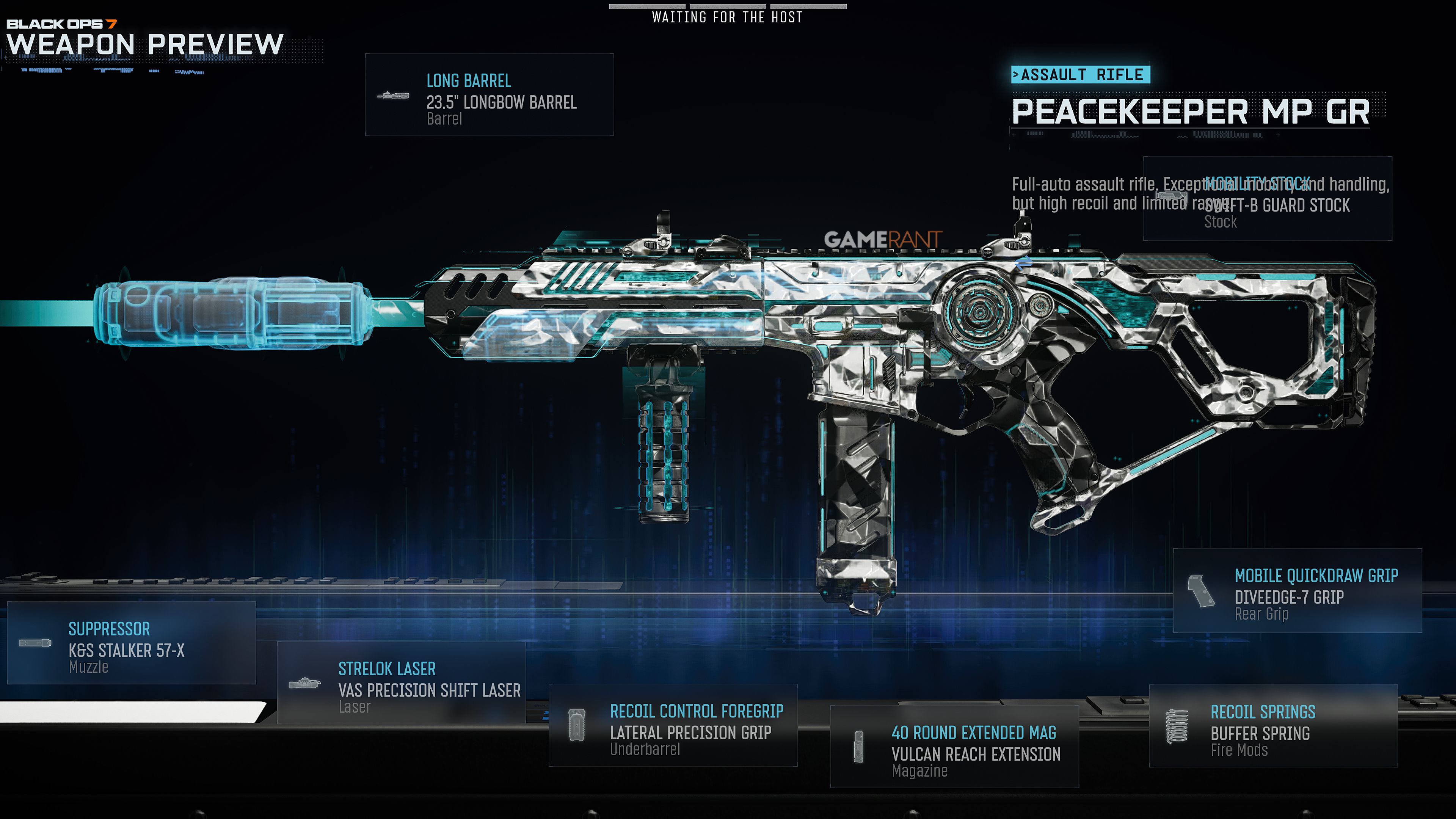Choose the Suppressor muzzle attachment
This screenshot has height=819, width=1456.
click(x=131, y=643)
